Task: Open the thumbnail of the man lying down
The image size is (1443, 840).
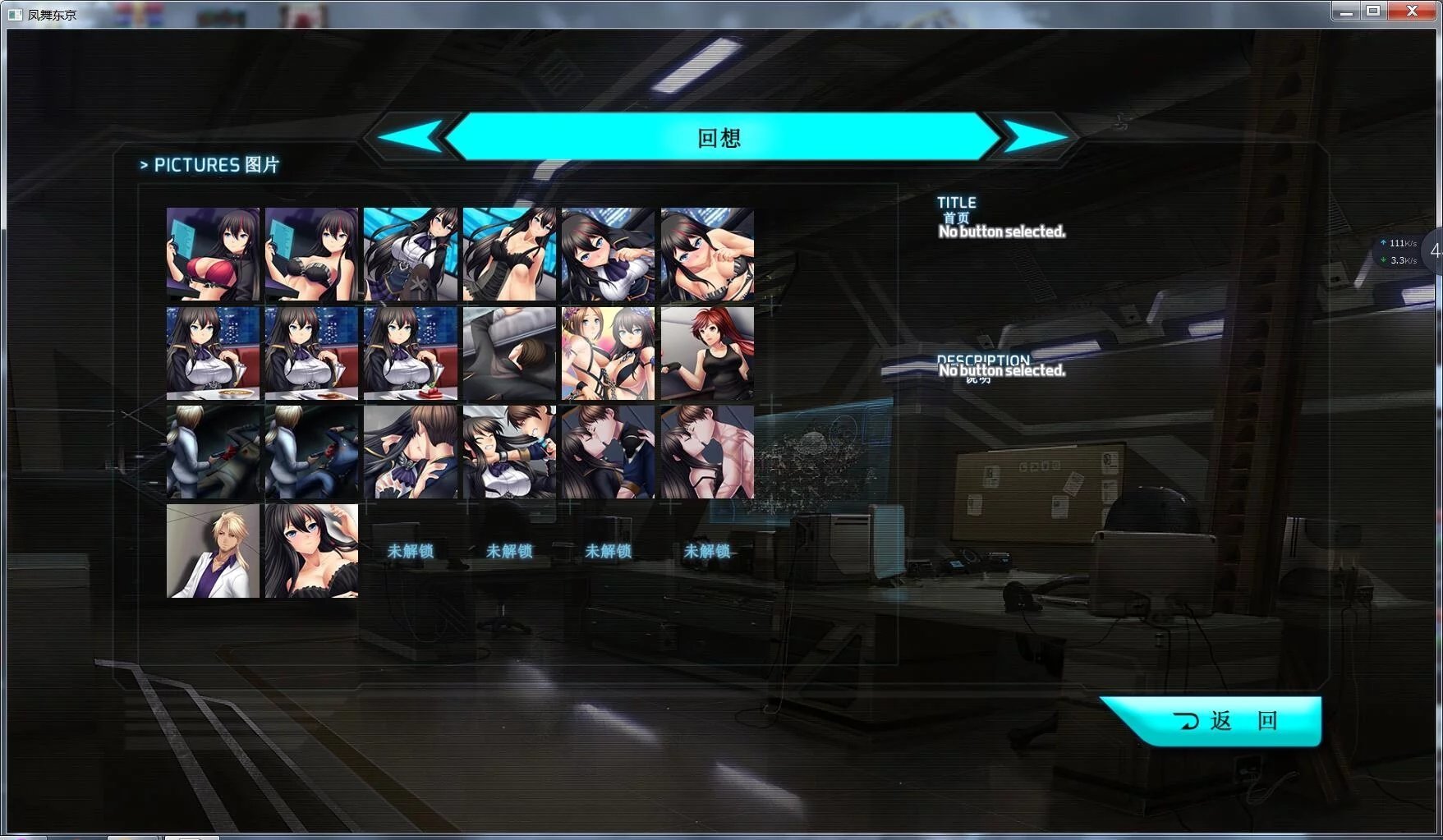Action: (509, 354)
